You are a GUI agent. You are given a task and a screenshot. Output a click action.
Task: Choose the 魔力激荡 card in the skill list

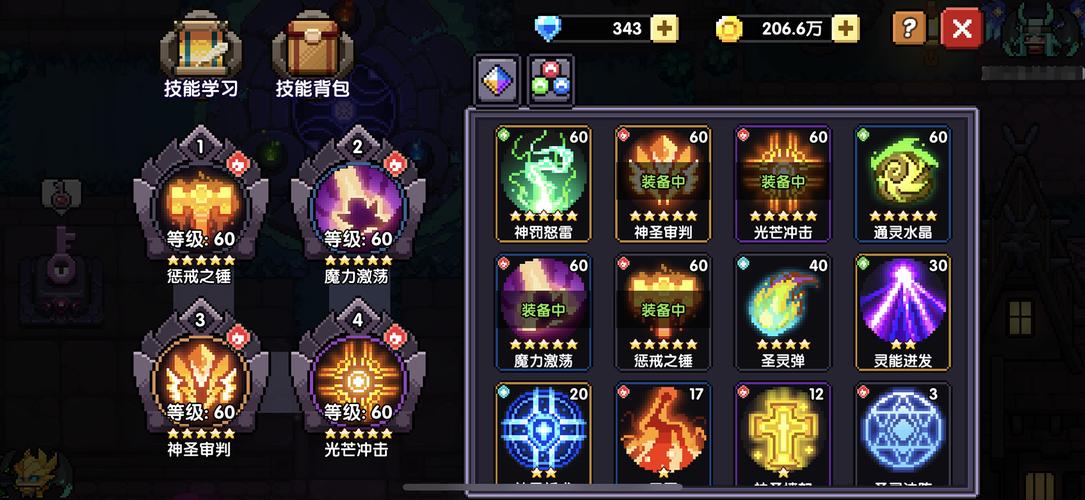(544, 310)
